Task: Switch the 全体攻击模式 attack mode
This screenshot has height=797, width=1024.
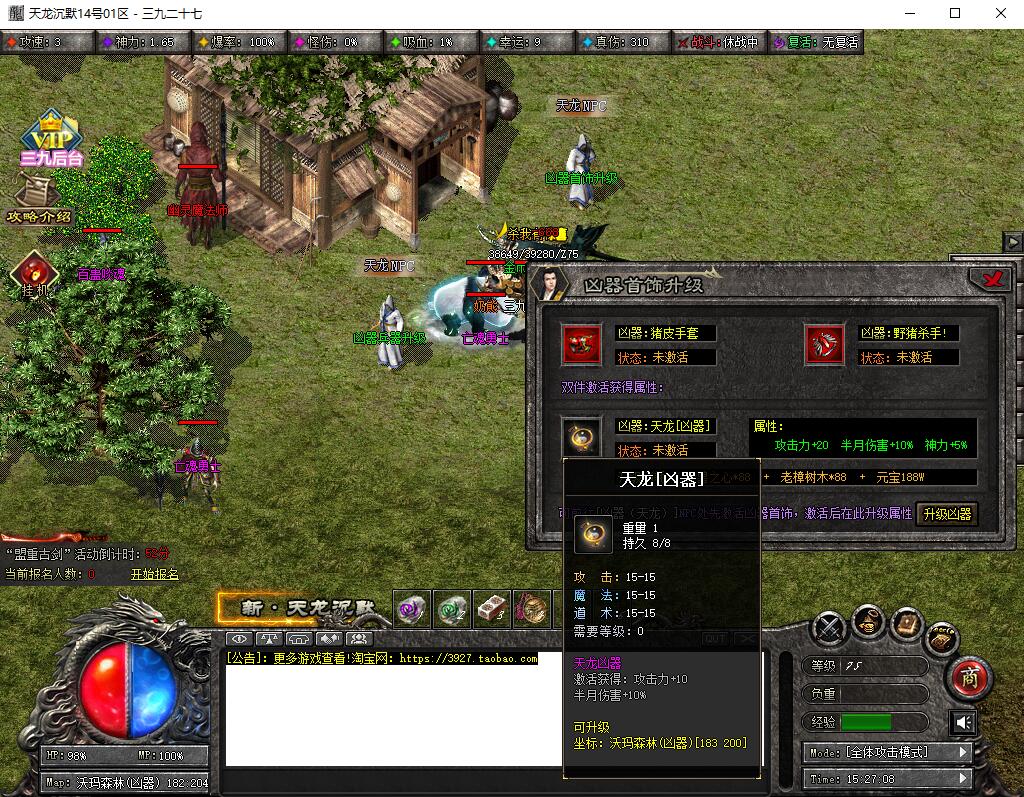Action: click(x=886, y=752)
